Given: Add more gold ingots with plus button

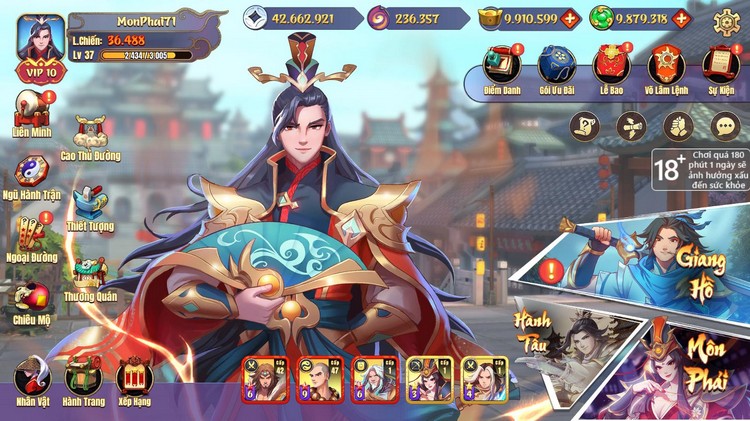Looking at the screenshot, I should coord(570,19).
